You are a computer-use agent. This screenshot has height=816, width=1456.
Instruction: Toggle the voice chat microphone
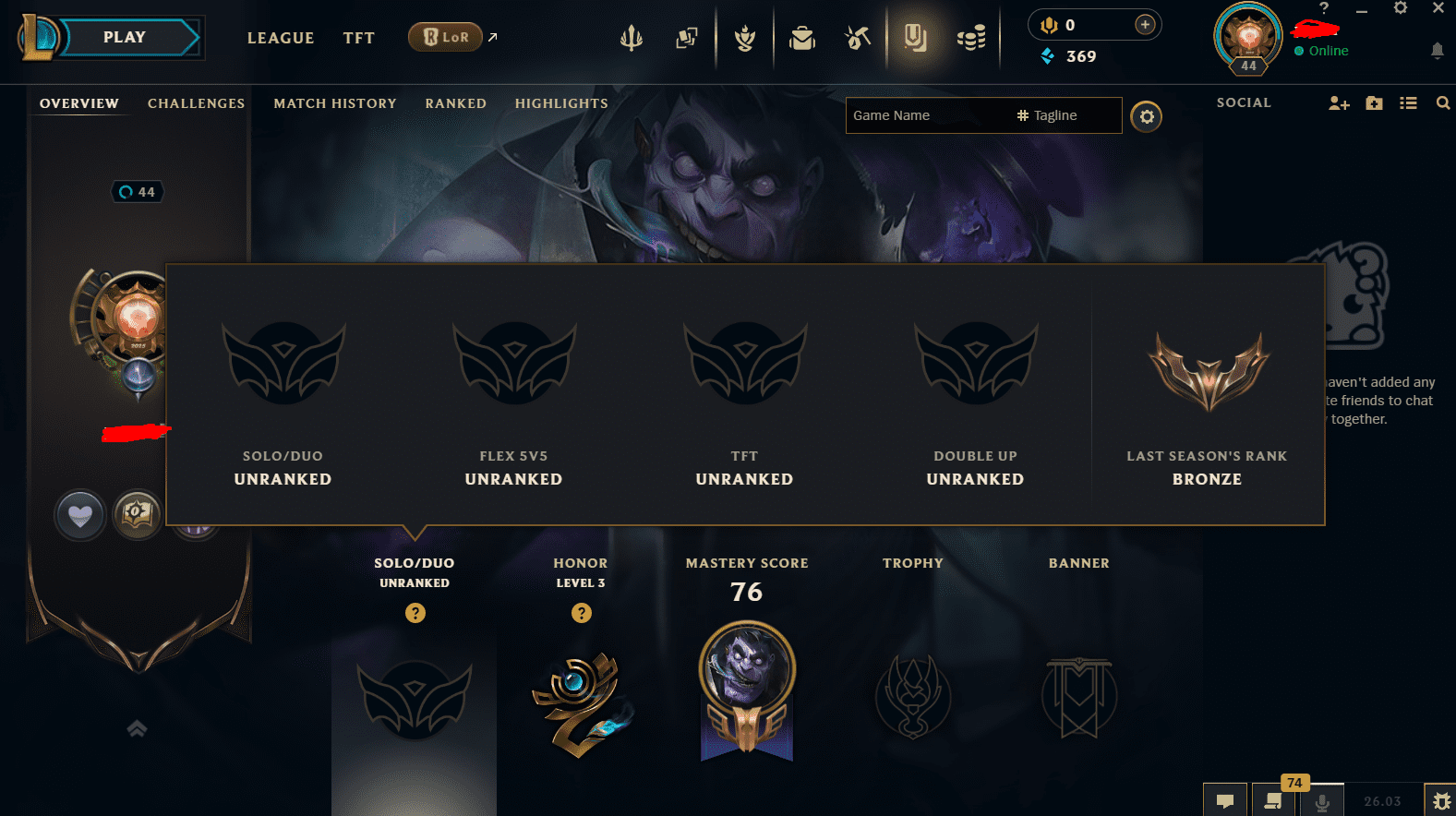click(1324, 800)
